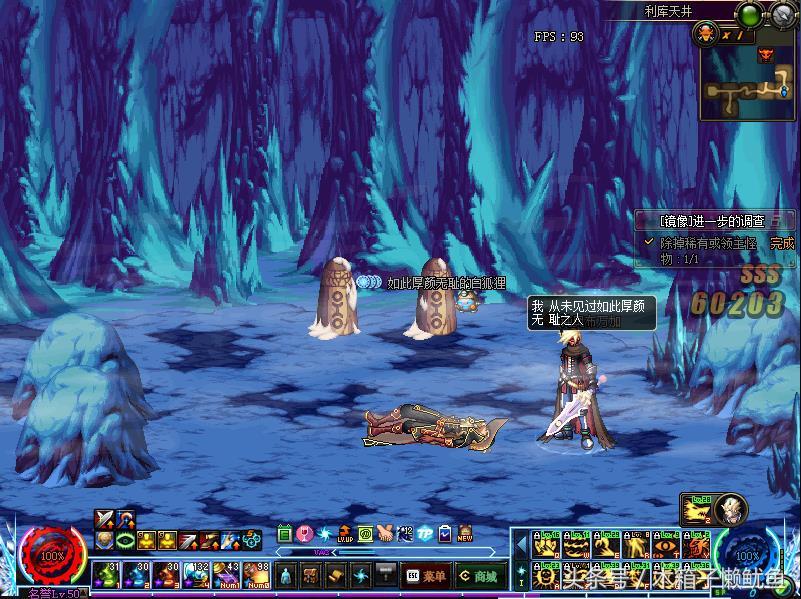Screen dimensions: 801x599
Task: Click the character portrait beside the wolf skill
Action: (730, 511)
